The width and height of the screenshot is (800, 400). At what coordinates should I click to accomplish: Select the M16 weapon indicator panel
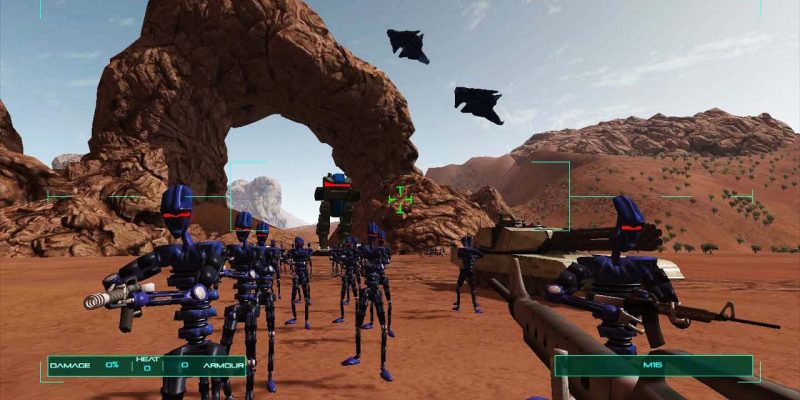pos(654,366)
